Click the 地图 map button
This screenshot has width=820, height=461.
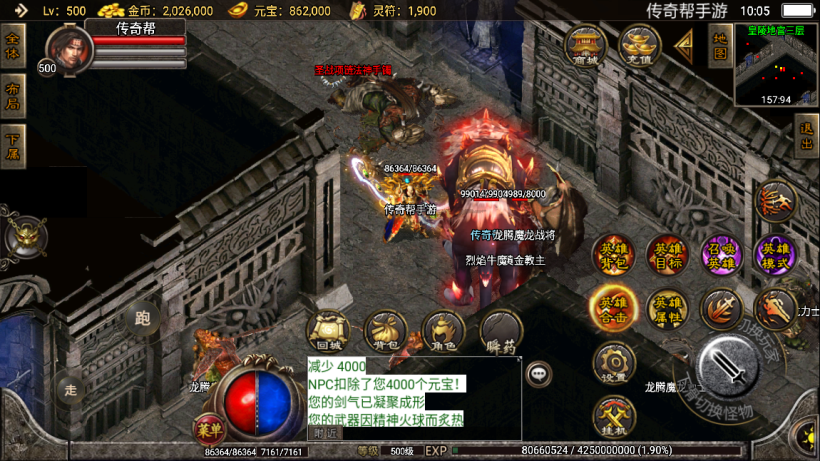[719, 46]
